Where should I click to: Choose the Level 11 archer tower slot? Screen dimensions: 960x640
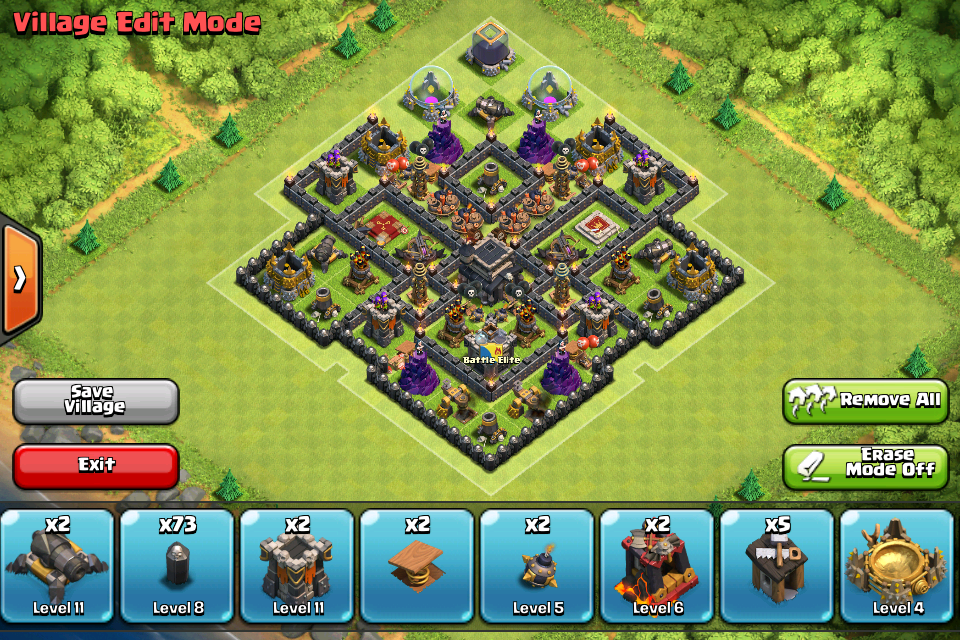point(297,566)
